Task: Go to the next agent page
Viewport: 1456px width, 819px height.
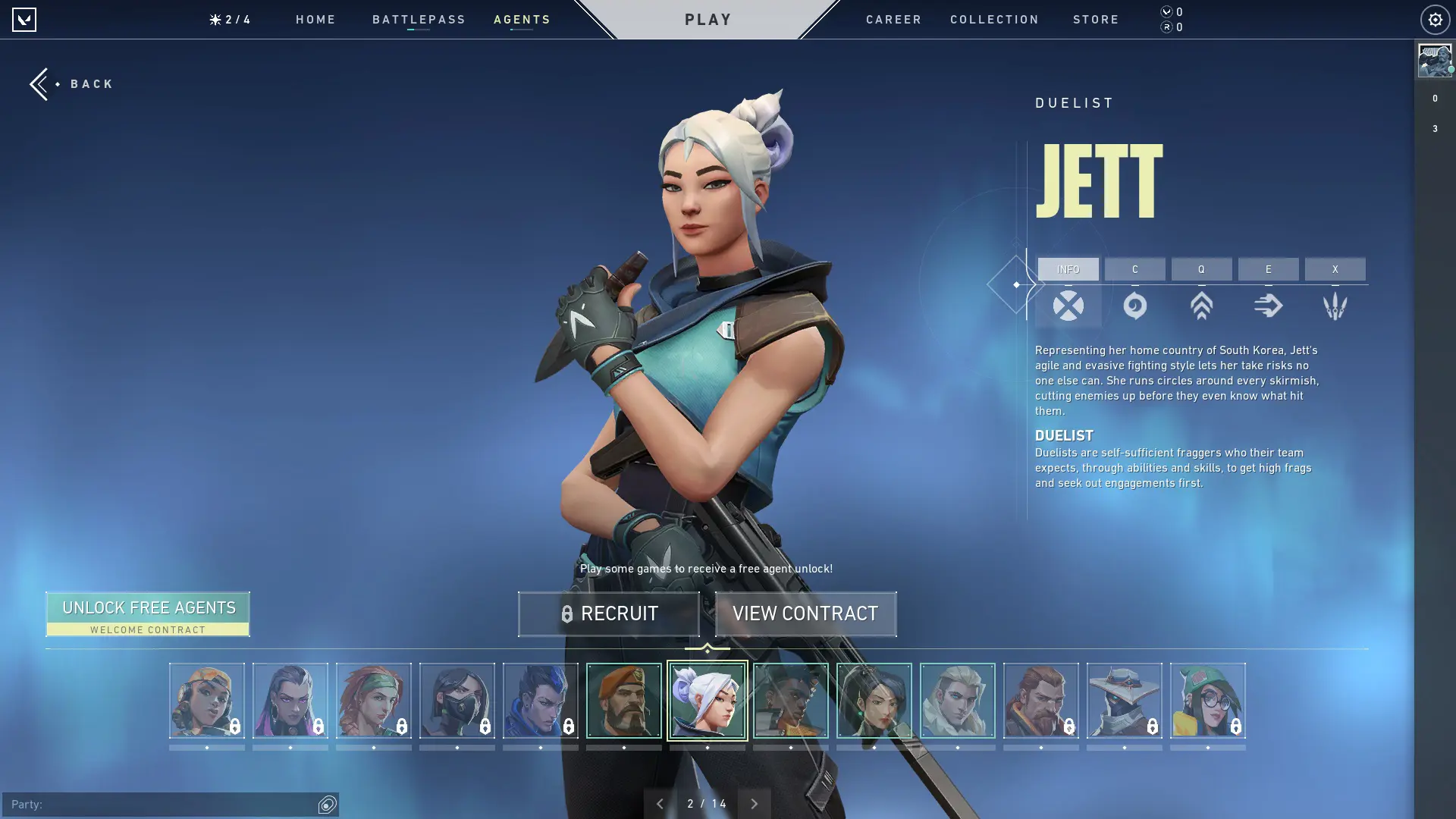Action: (x=755, y=803)
